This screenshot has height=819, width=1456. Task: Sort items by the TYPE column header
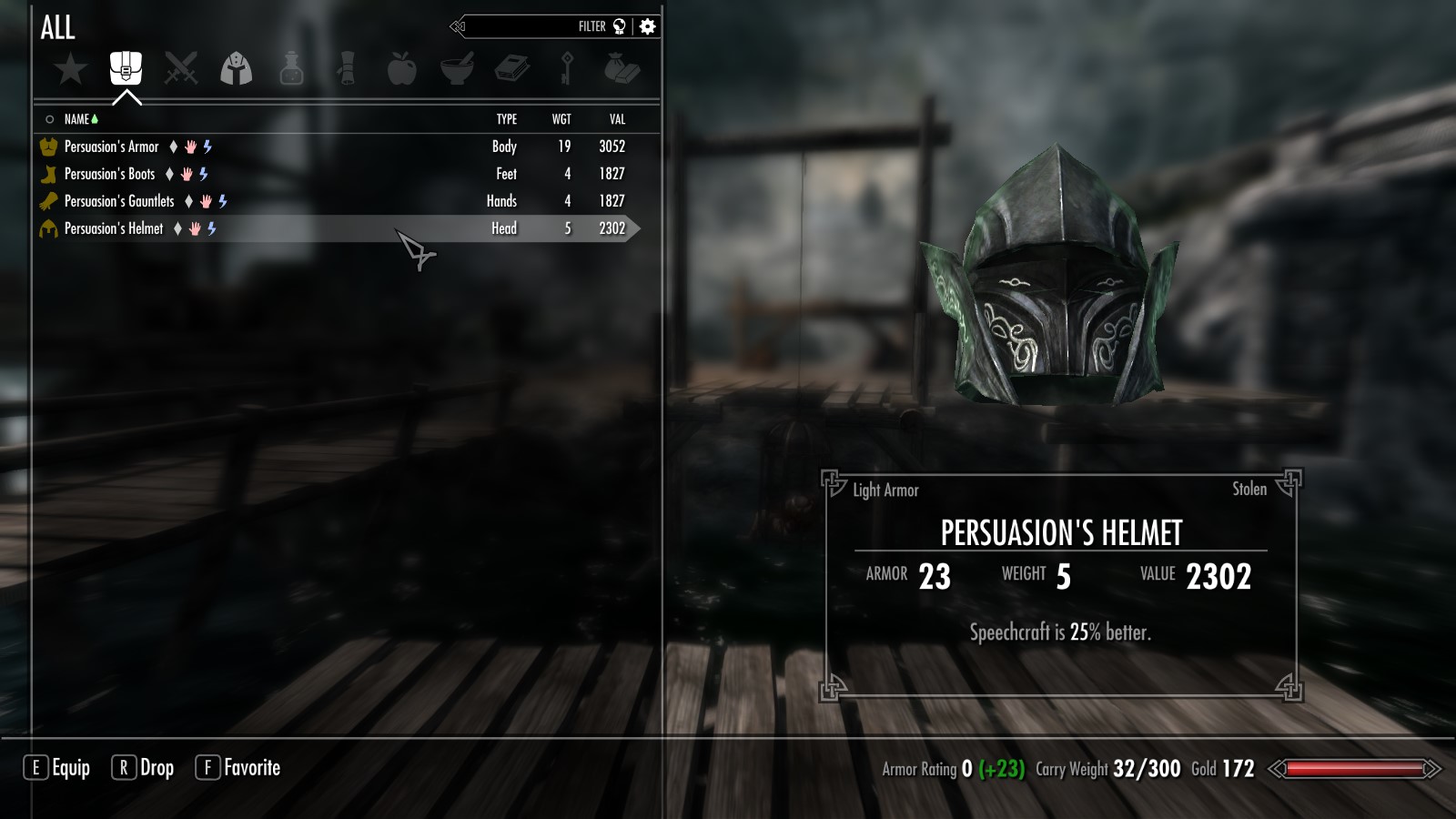[507, 119]
